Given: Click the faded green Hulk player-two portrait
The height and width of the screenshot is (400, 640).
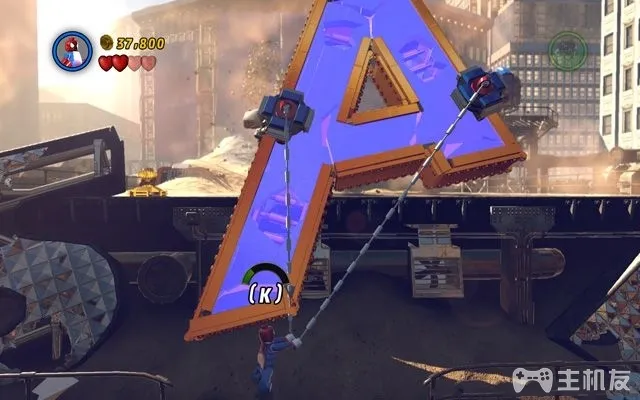Looking at the screenshot, I should [x=567, y=50].
